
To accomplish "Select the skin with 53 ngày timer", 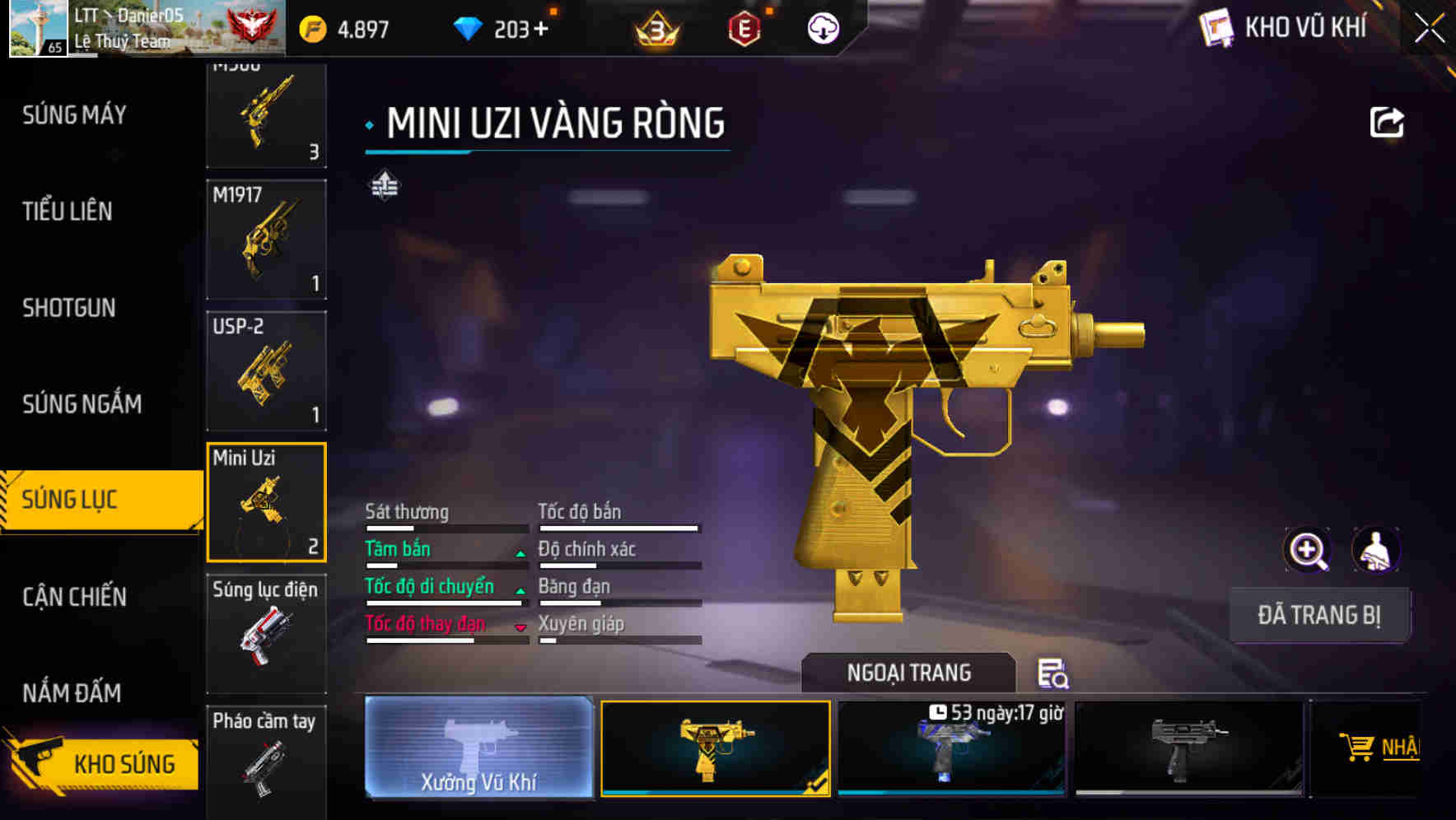I will tap(952, 748).
